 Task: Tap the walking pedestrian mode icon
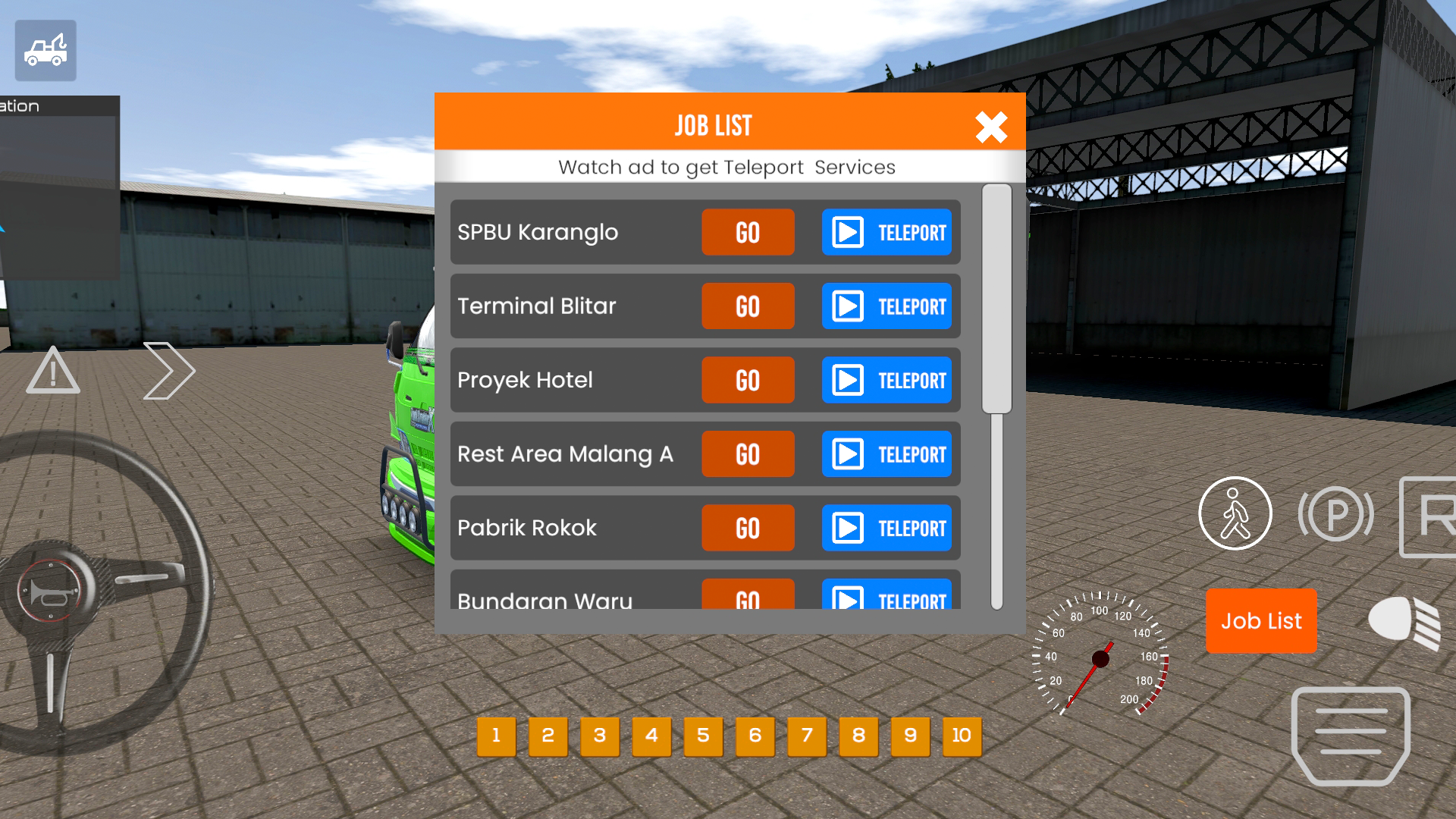pos(1235,513)
